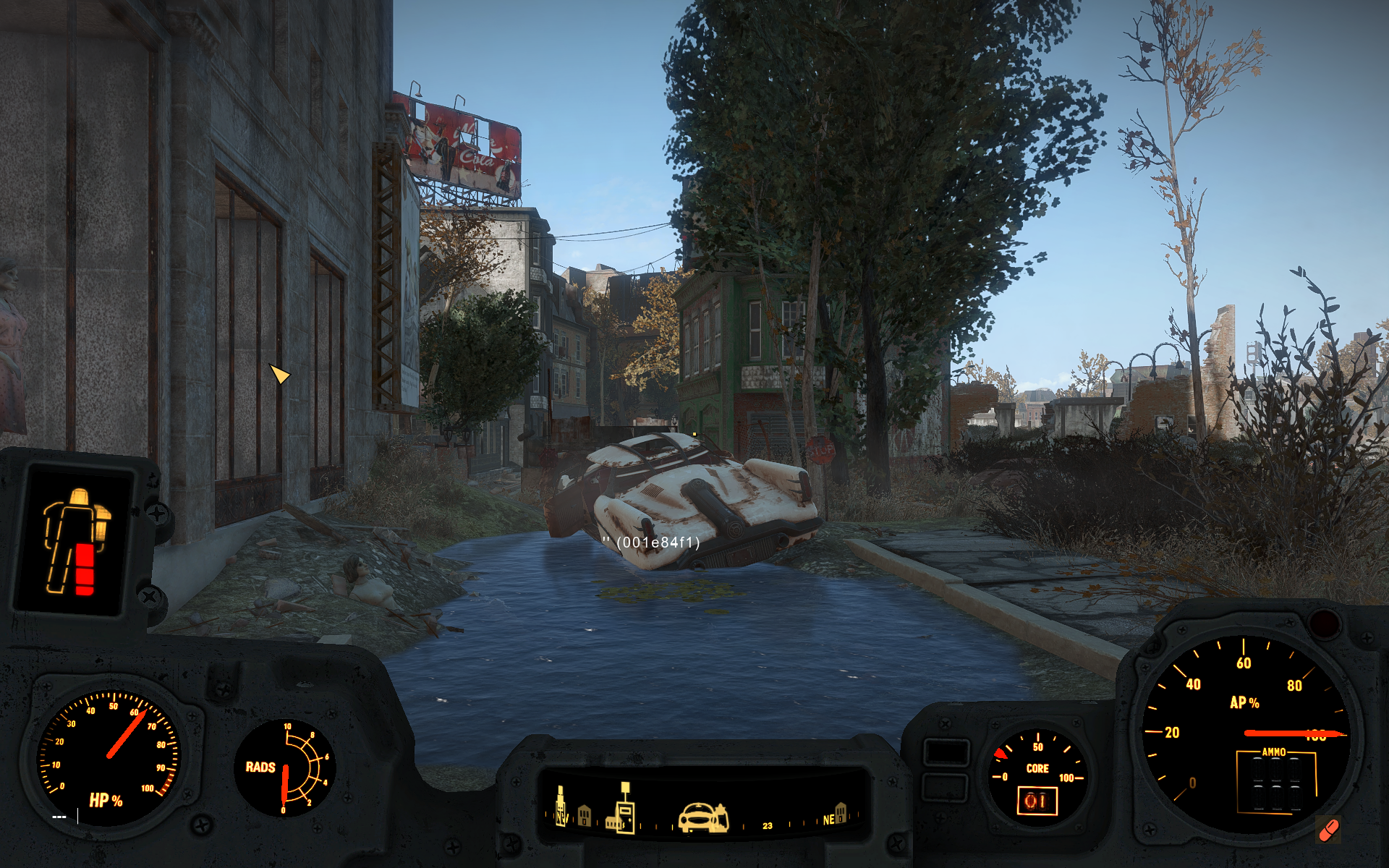Open the power armor condition figure
The width and height of the screenshot is (1389, 868).
click(x=77, y=541)
